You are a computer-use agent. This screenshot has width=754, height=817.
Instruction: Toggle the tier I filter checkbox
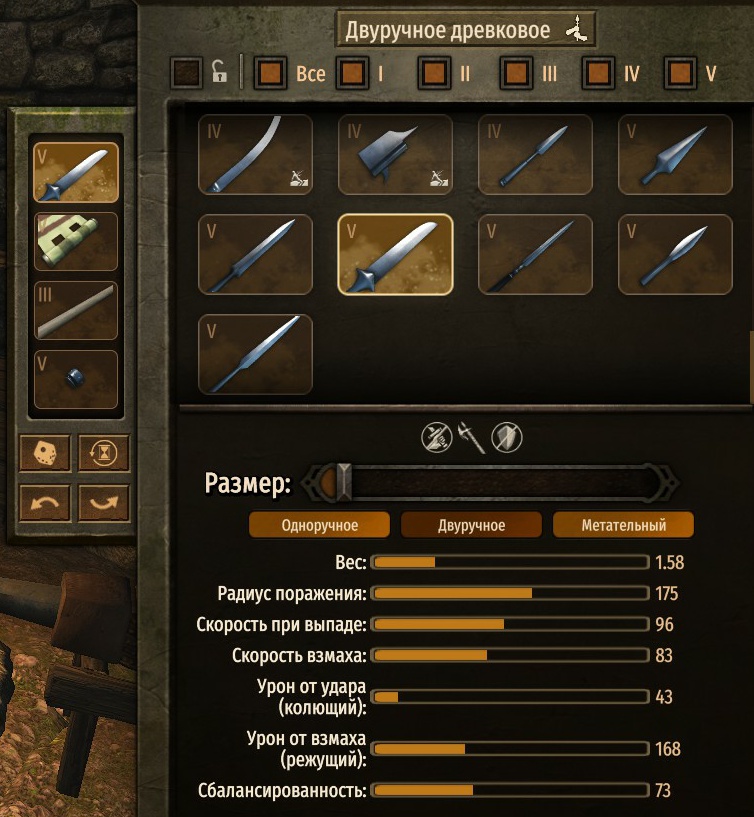pos(353,73)
